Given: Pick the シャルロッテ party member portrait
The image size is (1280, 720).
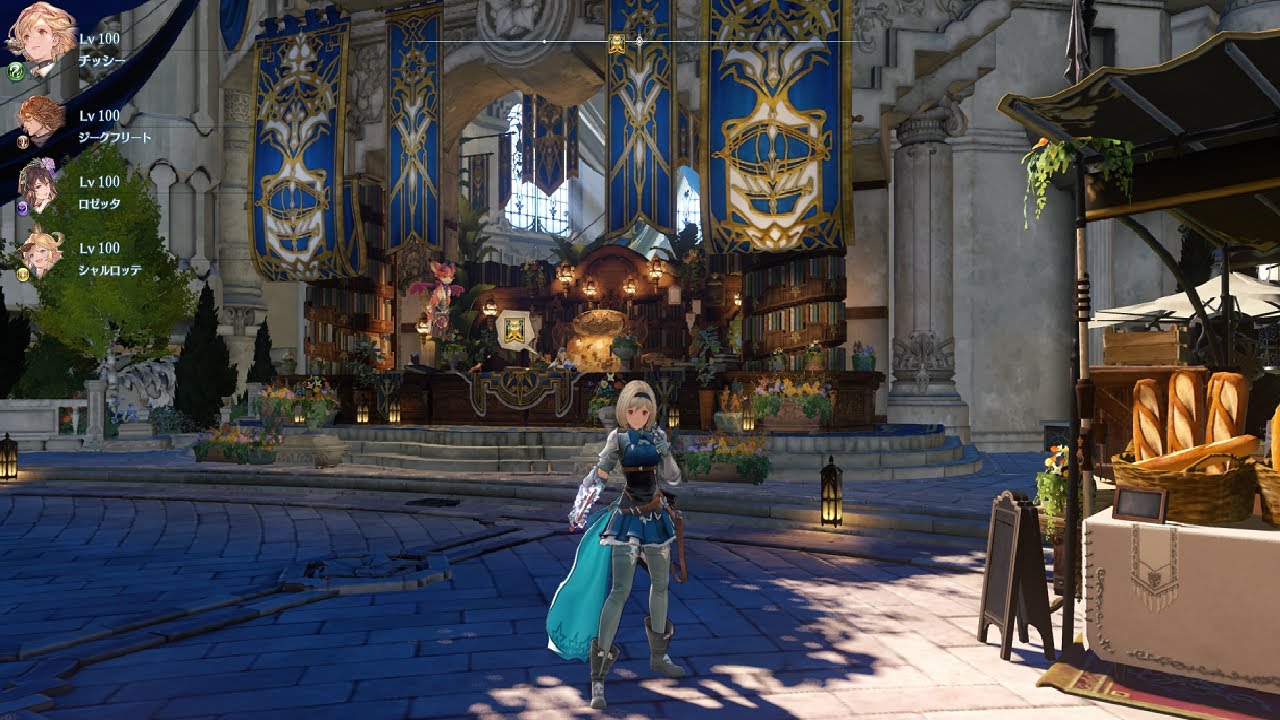Looking at the screenshot, I should point(42,252).
